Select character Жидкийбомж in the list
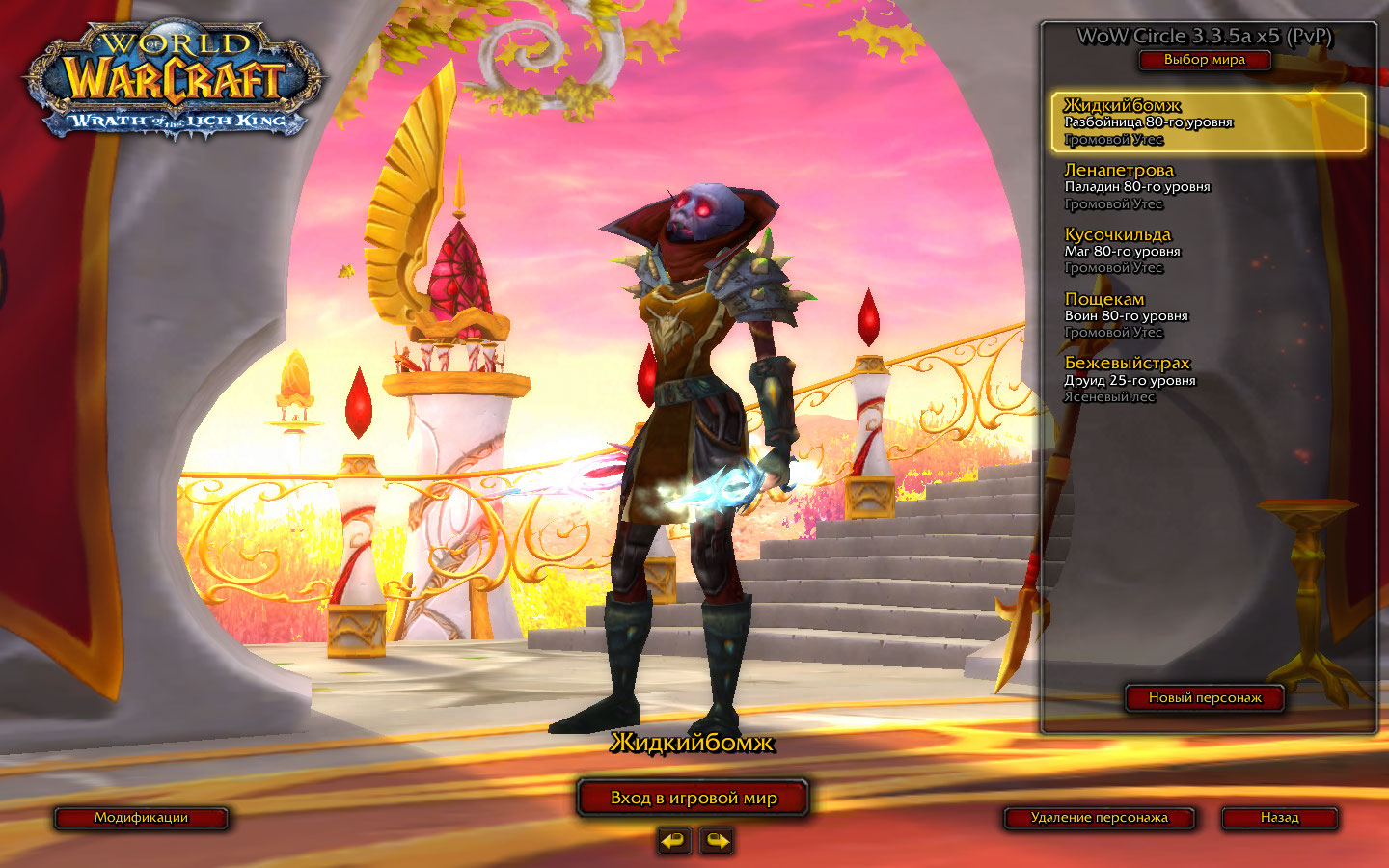 pos(1208,122)
